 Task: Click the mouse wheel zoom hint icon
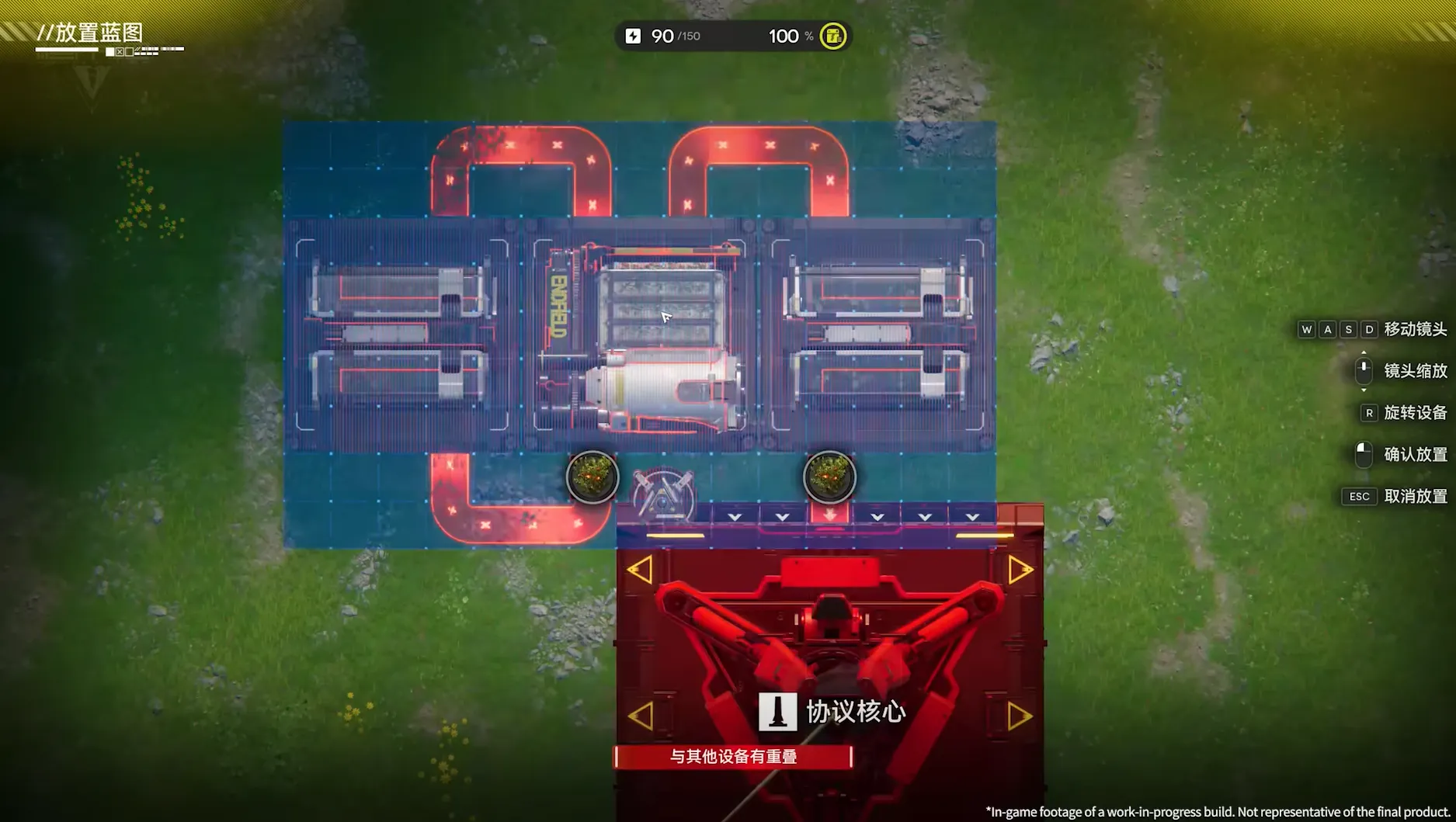pyautogui.click(x=1364, y=370)
